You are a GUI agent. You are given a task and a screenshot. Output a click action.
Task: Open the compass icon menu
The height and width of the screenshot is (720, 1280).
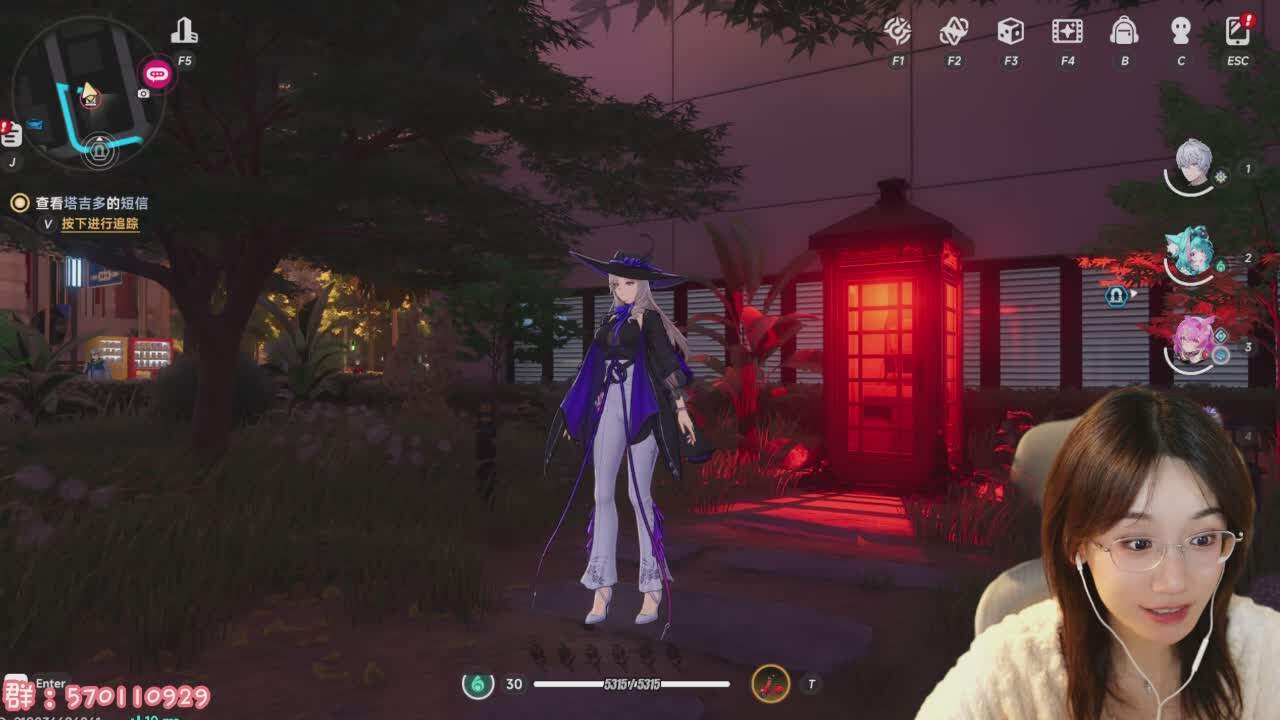[897, 31]
